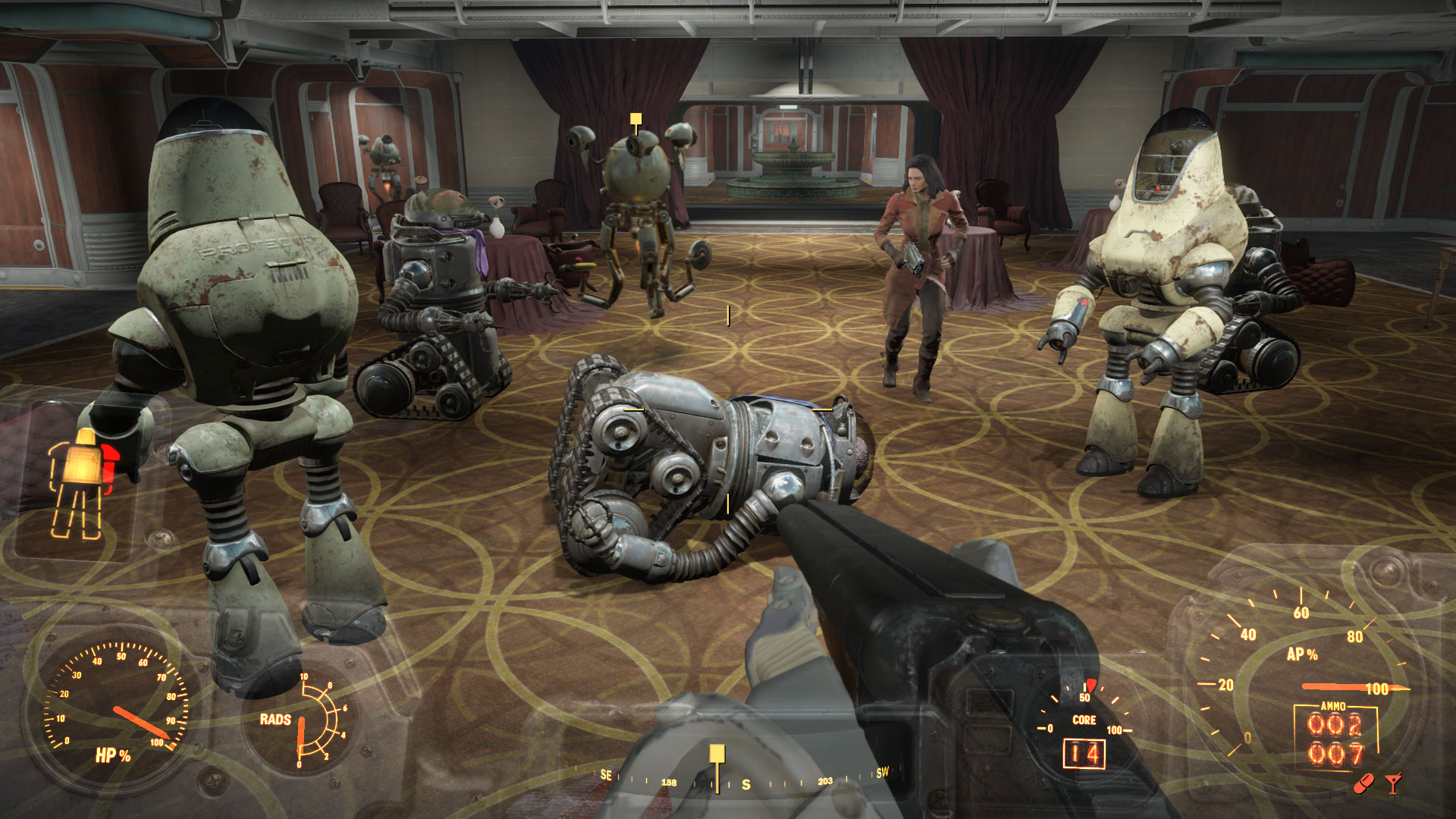This screenshot has height=819, width=1456.
Task: Click the compass bar's S heading
Action: 746,785
